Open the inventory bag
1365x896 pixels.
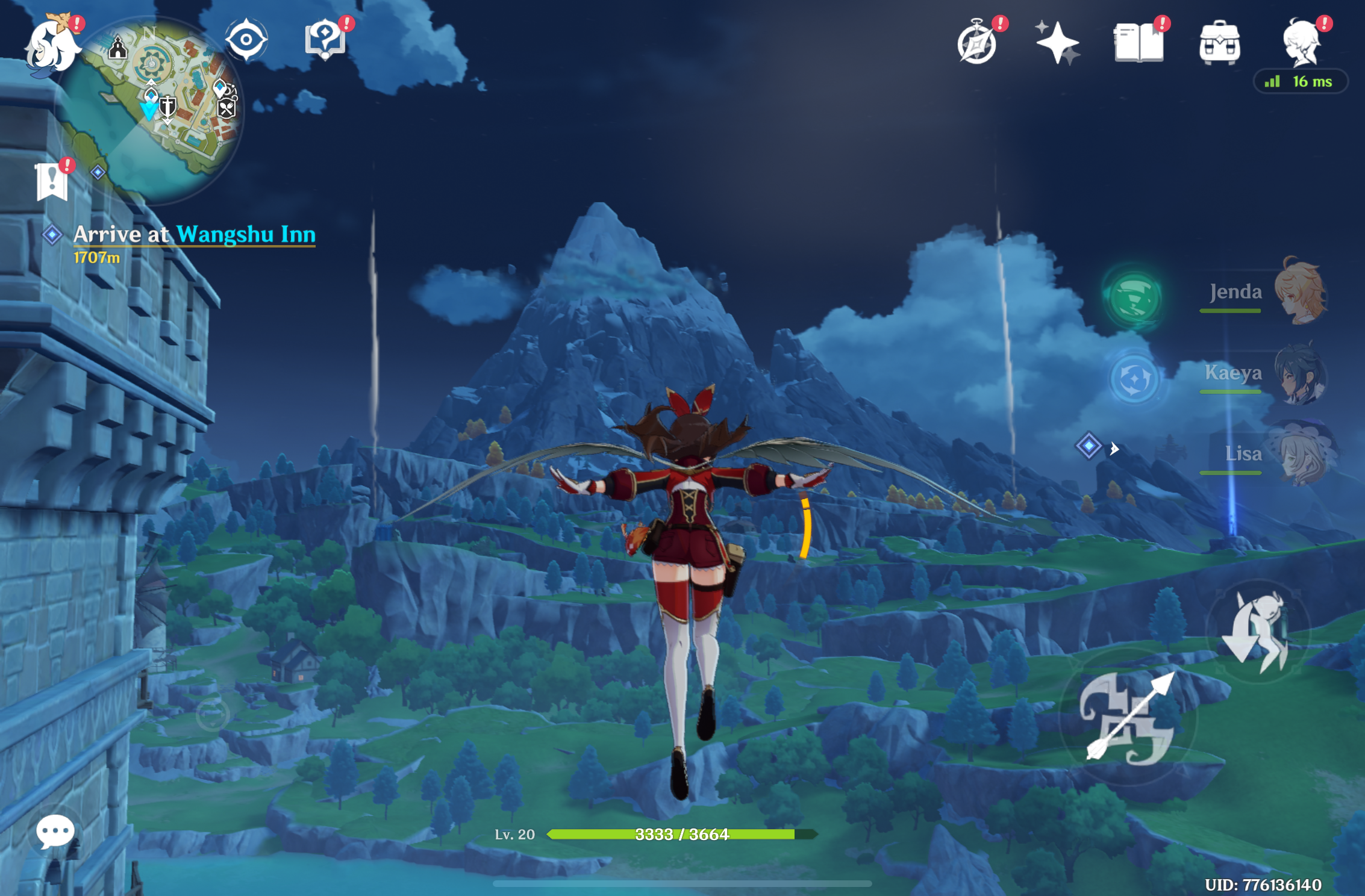(1218, 42)
